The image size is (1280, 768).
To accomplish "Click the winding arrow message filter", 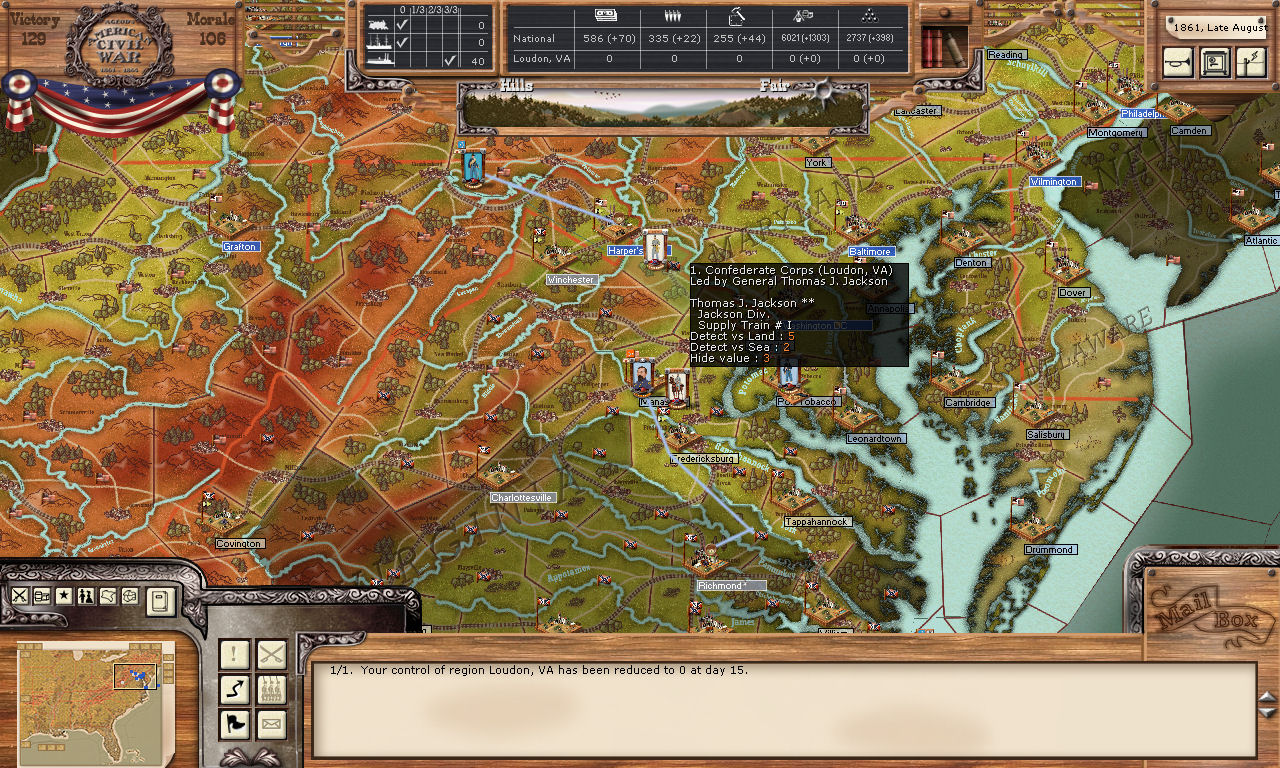I will tap(234, 690).
